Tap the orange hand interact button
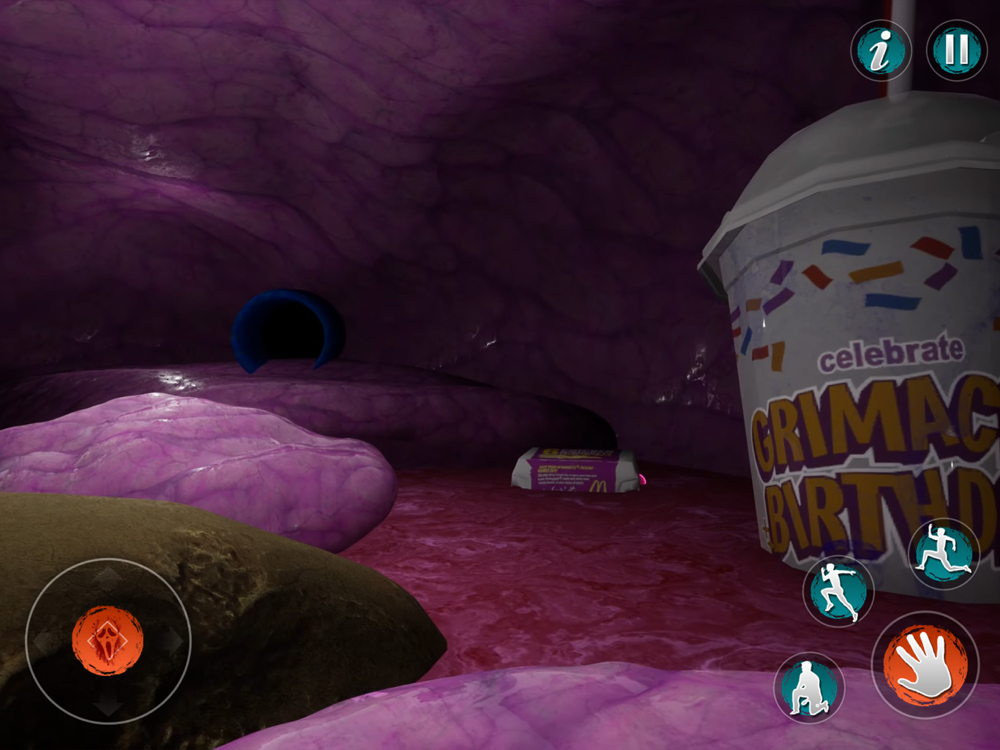This screenshot has width=1000, height=750. pyautogui.click(x=925, y=664)
